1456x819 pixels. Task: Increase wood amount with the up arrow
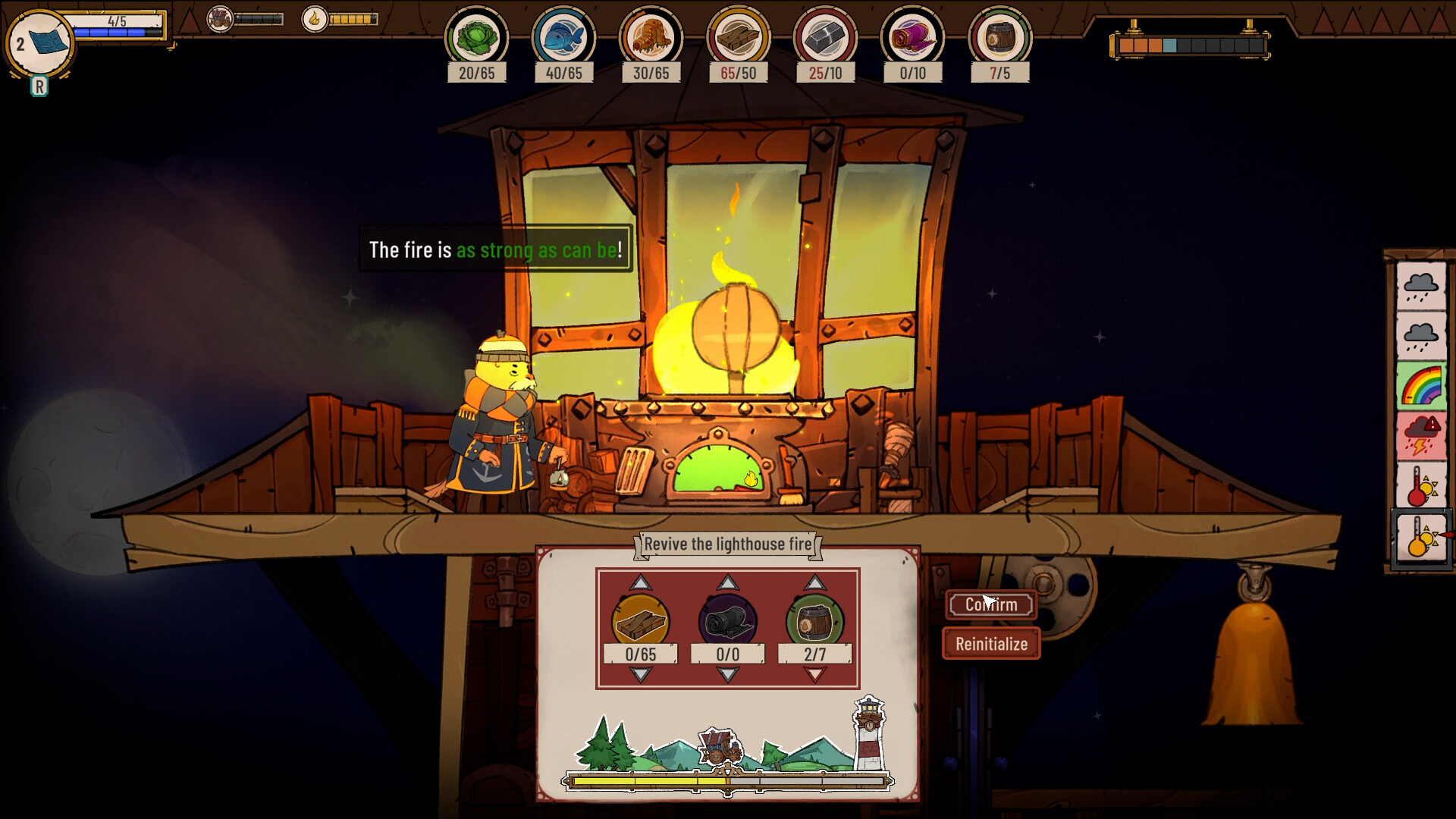point(642,584)
